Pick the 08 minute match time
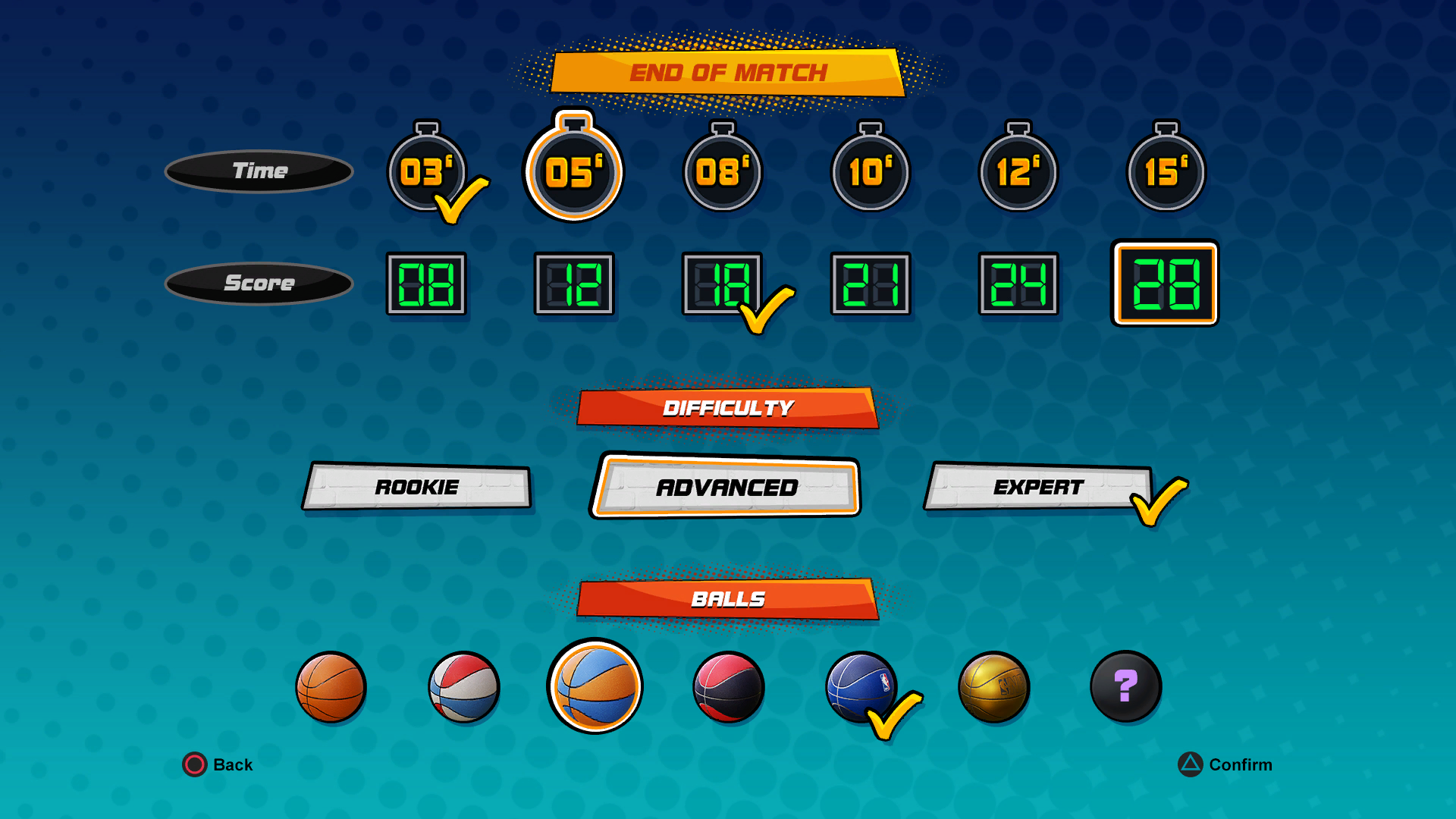Screen dimensions: 1456x819 [x=722, y=172]
